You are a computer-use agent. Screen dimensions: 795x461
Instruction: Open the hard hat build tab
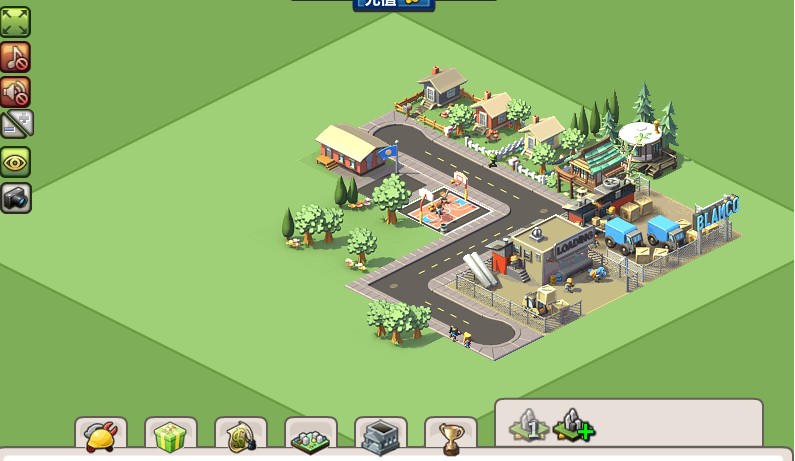(x=101, y=436)
